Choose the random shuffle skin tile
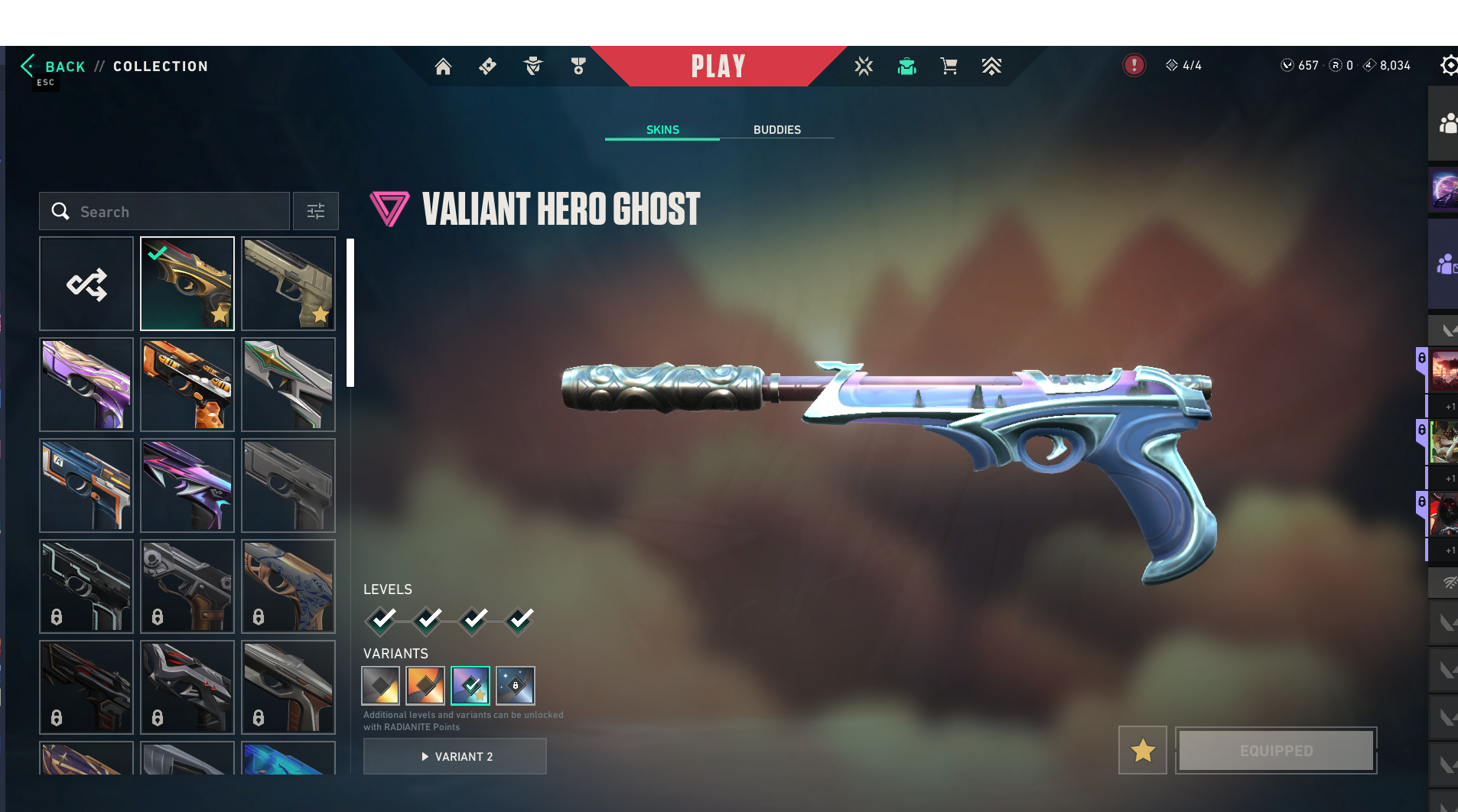The height and width of the screenshot is (812, 1458). click(86, 284)
